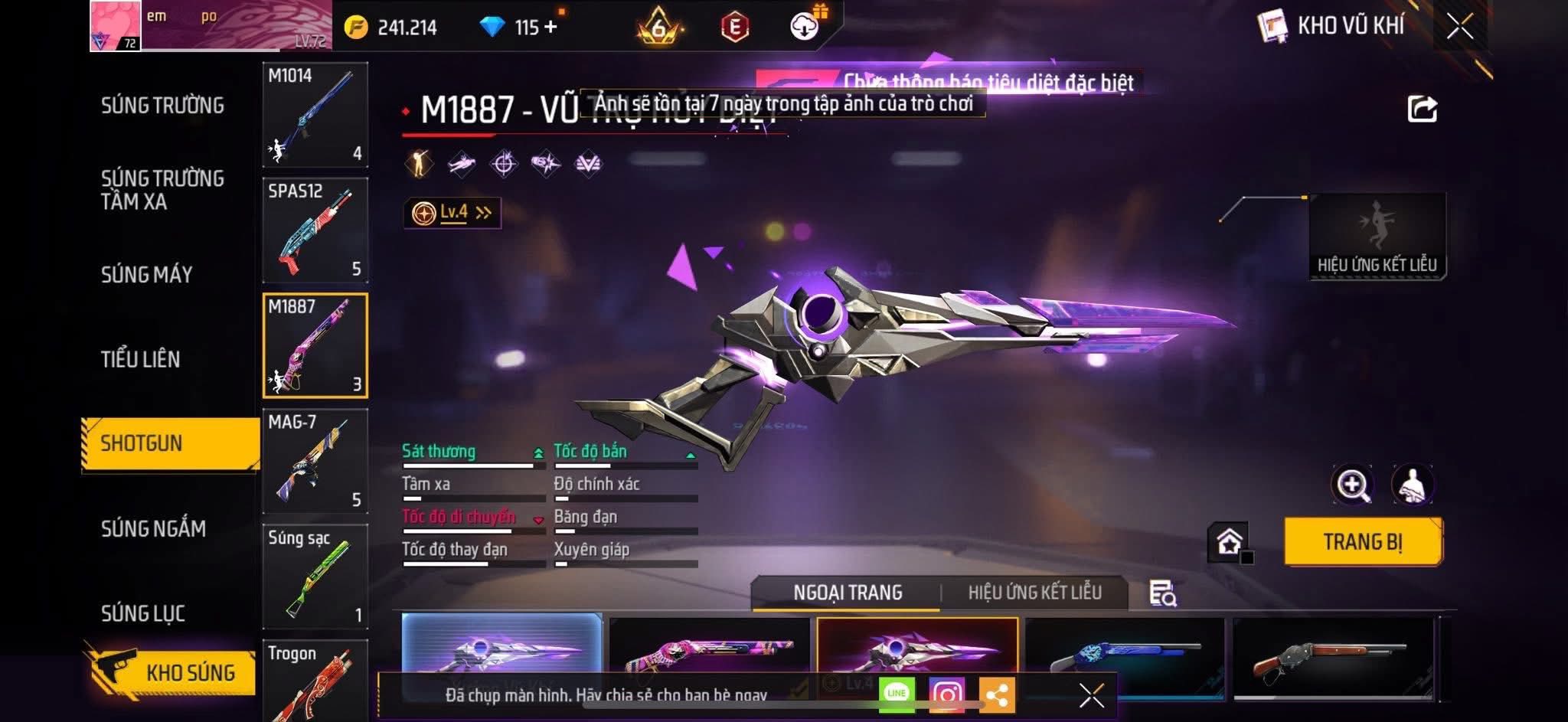Screen dimensions: 1568x722
Task: Zoom in with the magnifier icon
Action: tap(1352, 485)
